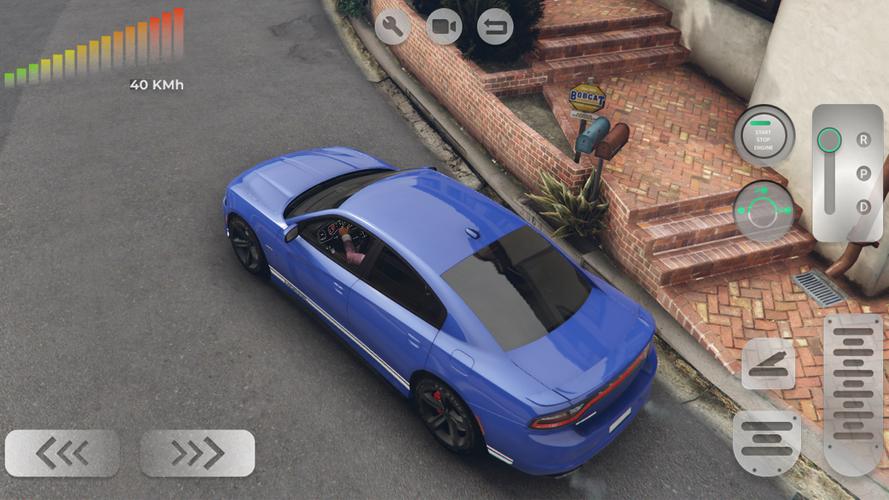
Task: Click the round green gear shifter knob
Action: [x=829, y=140]
